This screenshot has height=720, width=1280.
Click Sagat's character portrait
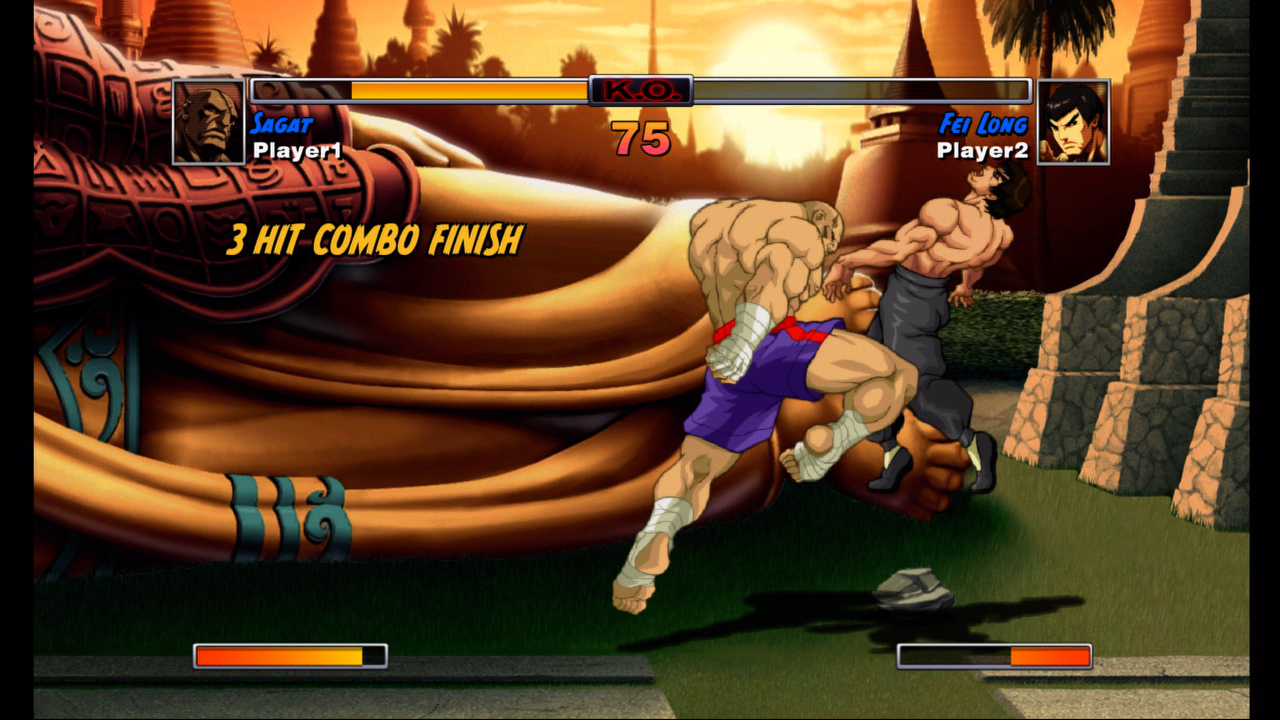pyautogui.click(x=209, y=122)
